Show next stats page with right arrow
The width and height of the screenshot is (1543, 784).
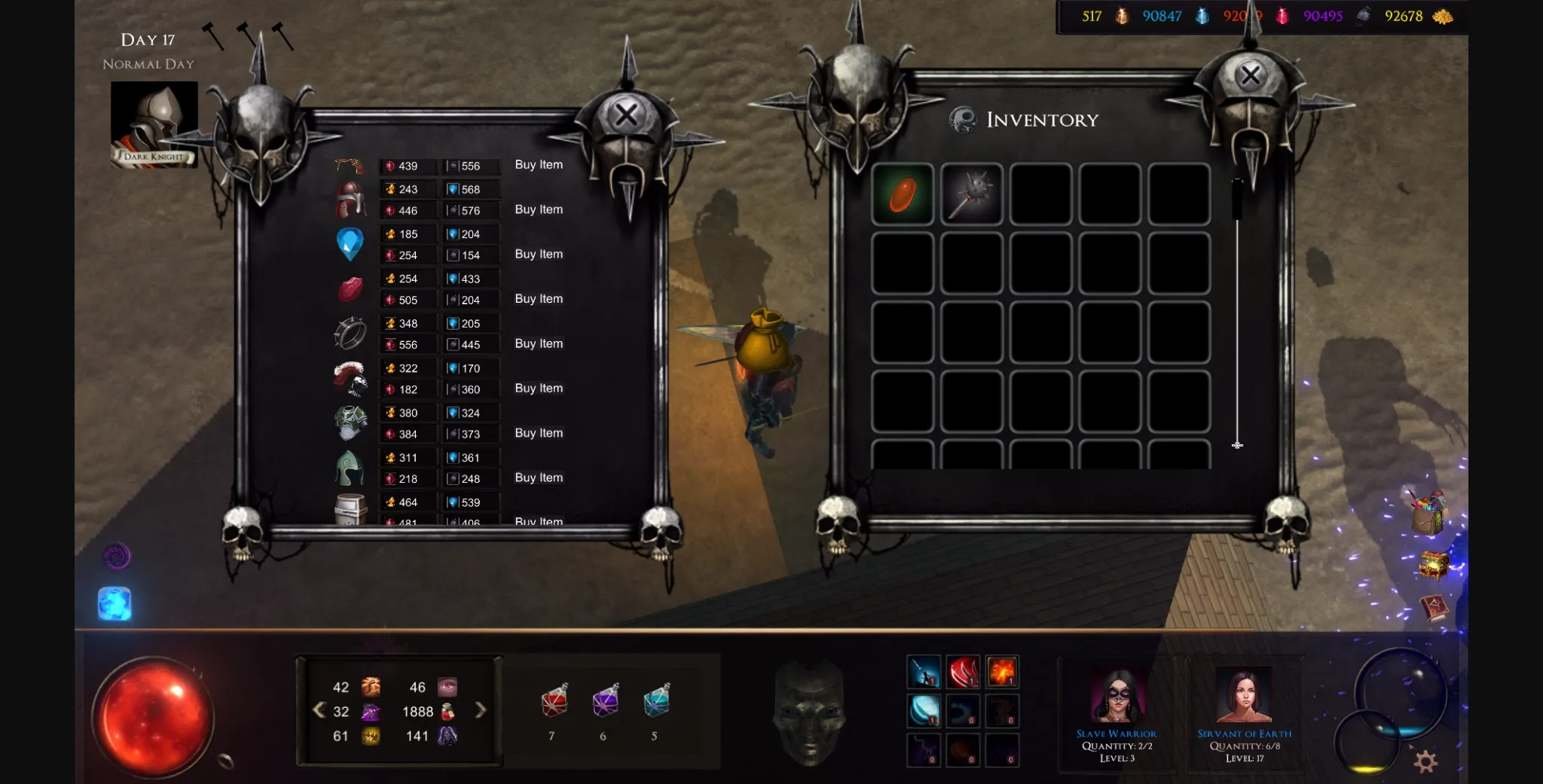(x=481, y=710)
